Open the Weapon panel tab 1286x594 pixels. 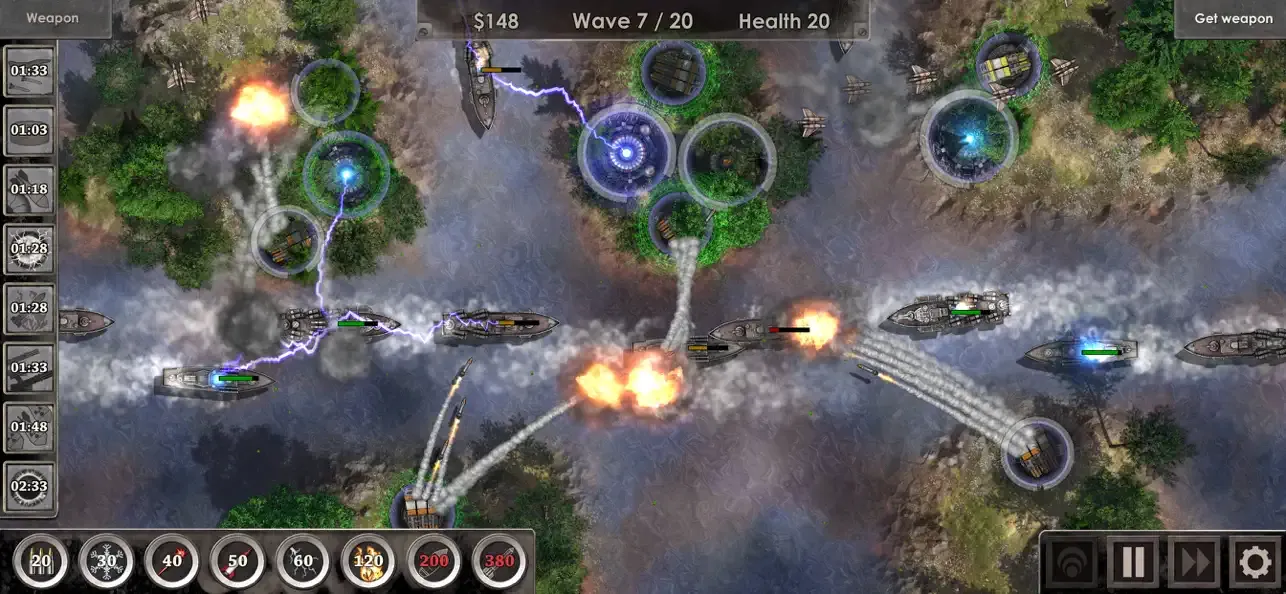[x=52, y=18]
